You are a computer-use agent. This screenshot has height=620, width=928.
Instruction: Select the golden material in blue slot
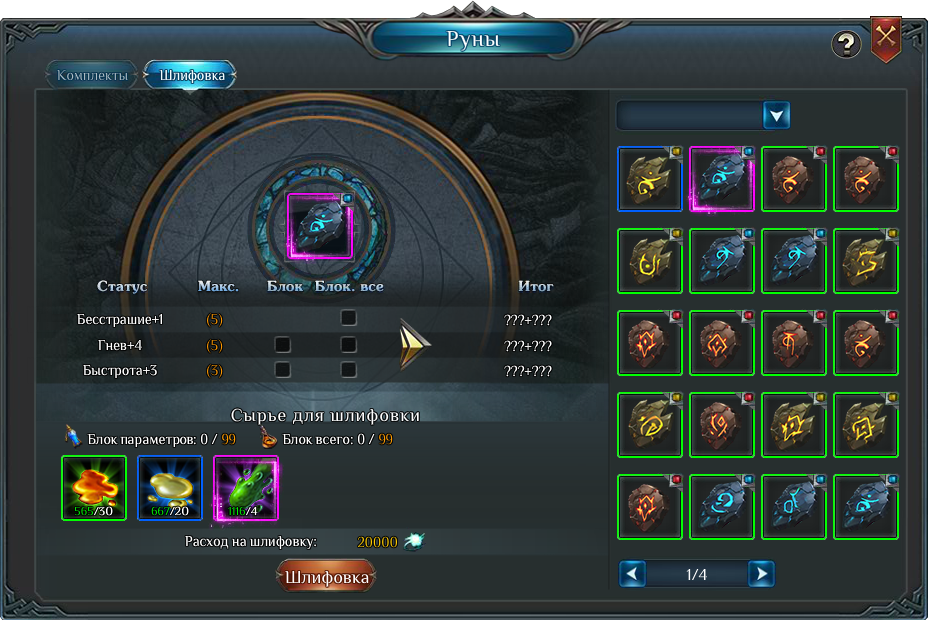pyautogui.click(x=170, y=488)
